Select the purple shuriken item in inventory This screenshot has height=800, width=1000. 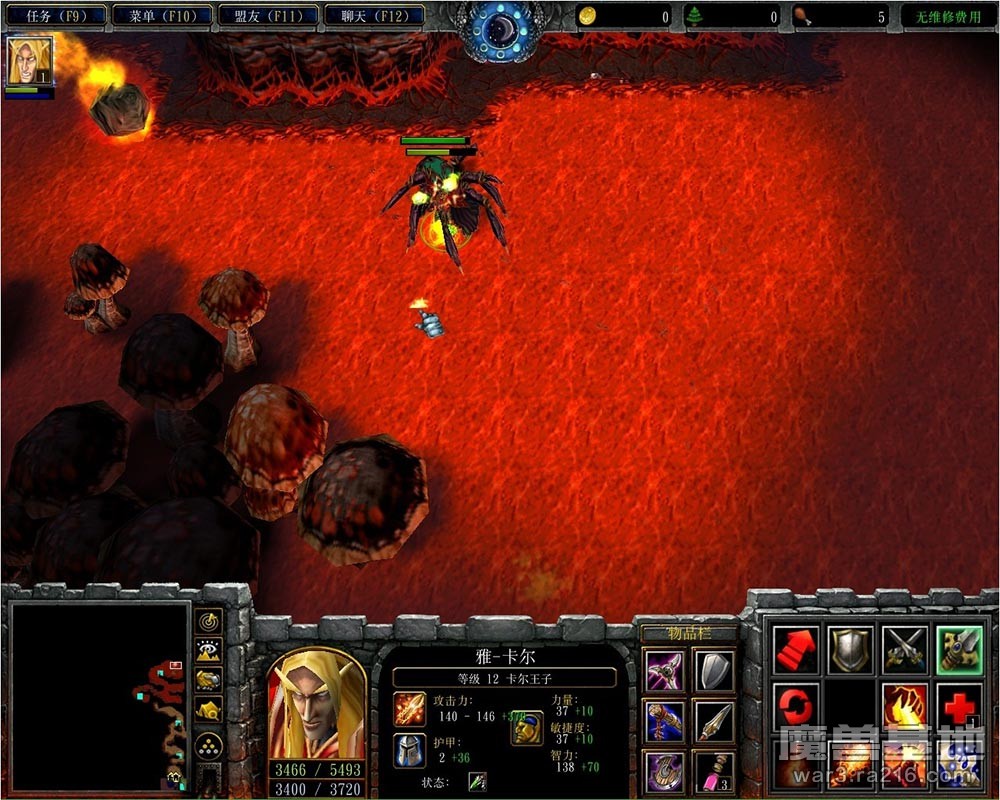pyautogui.click(x=665, y=671)
